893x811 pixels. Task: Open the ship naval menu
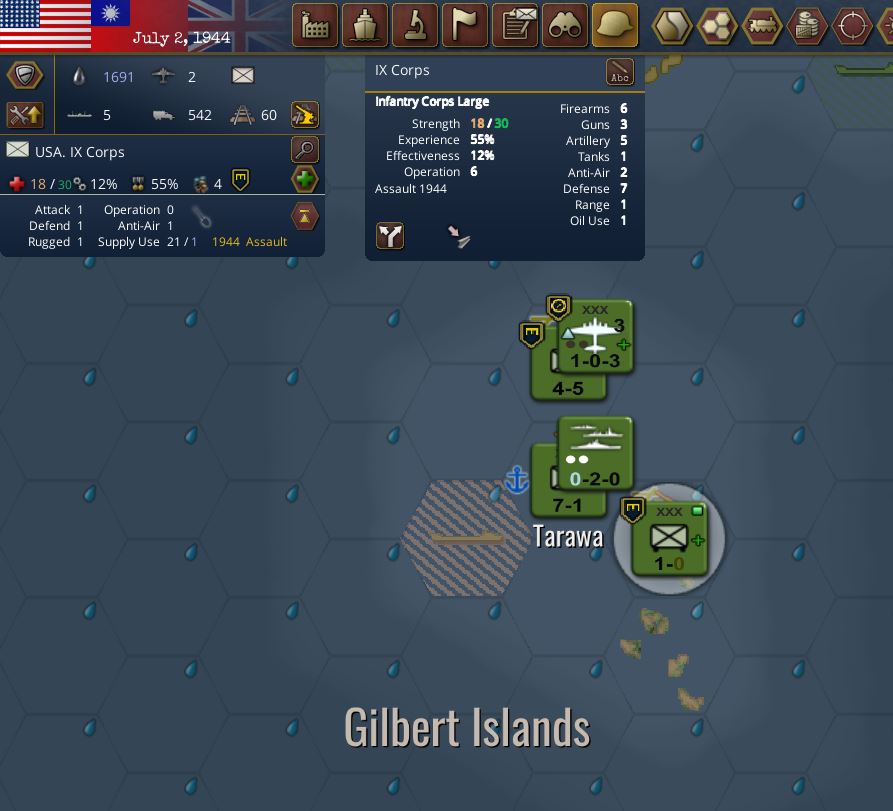(x=365, y=26)
